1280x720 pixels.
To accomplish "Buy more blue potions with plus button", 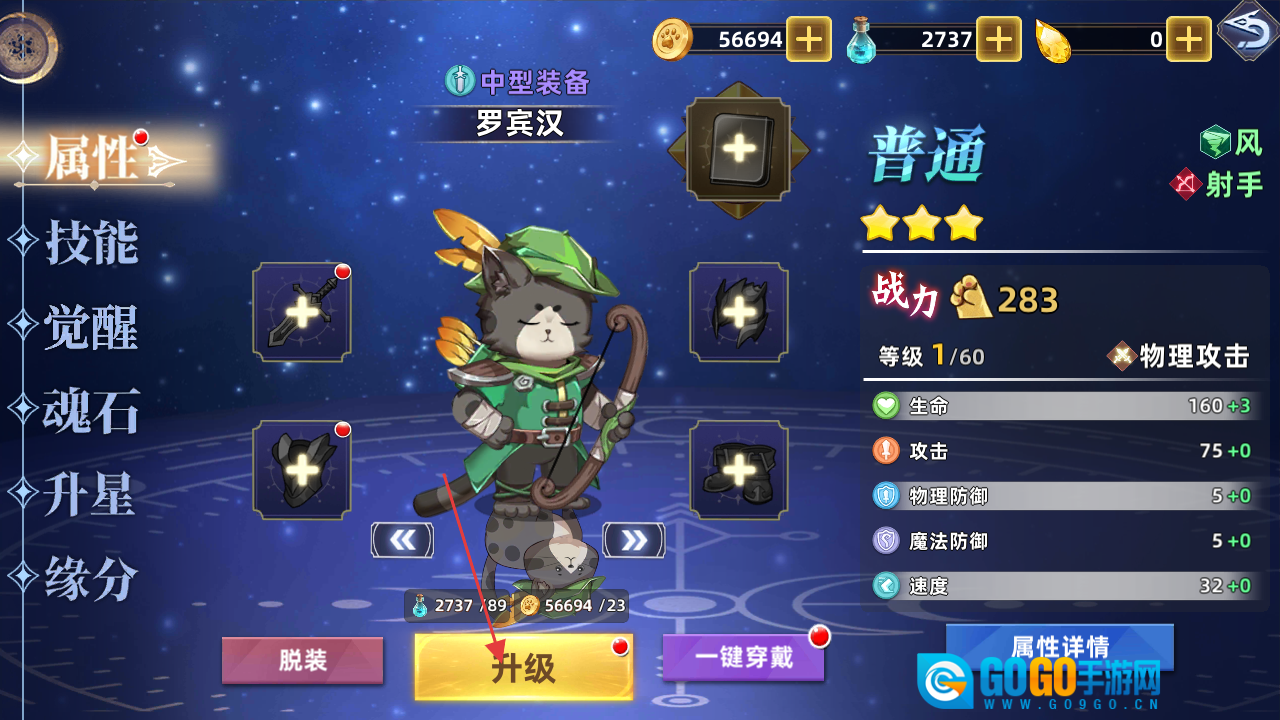I will coord(998,40).
